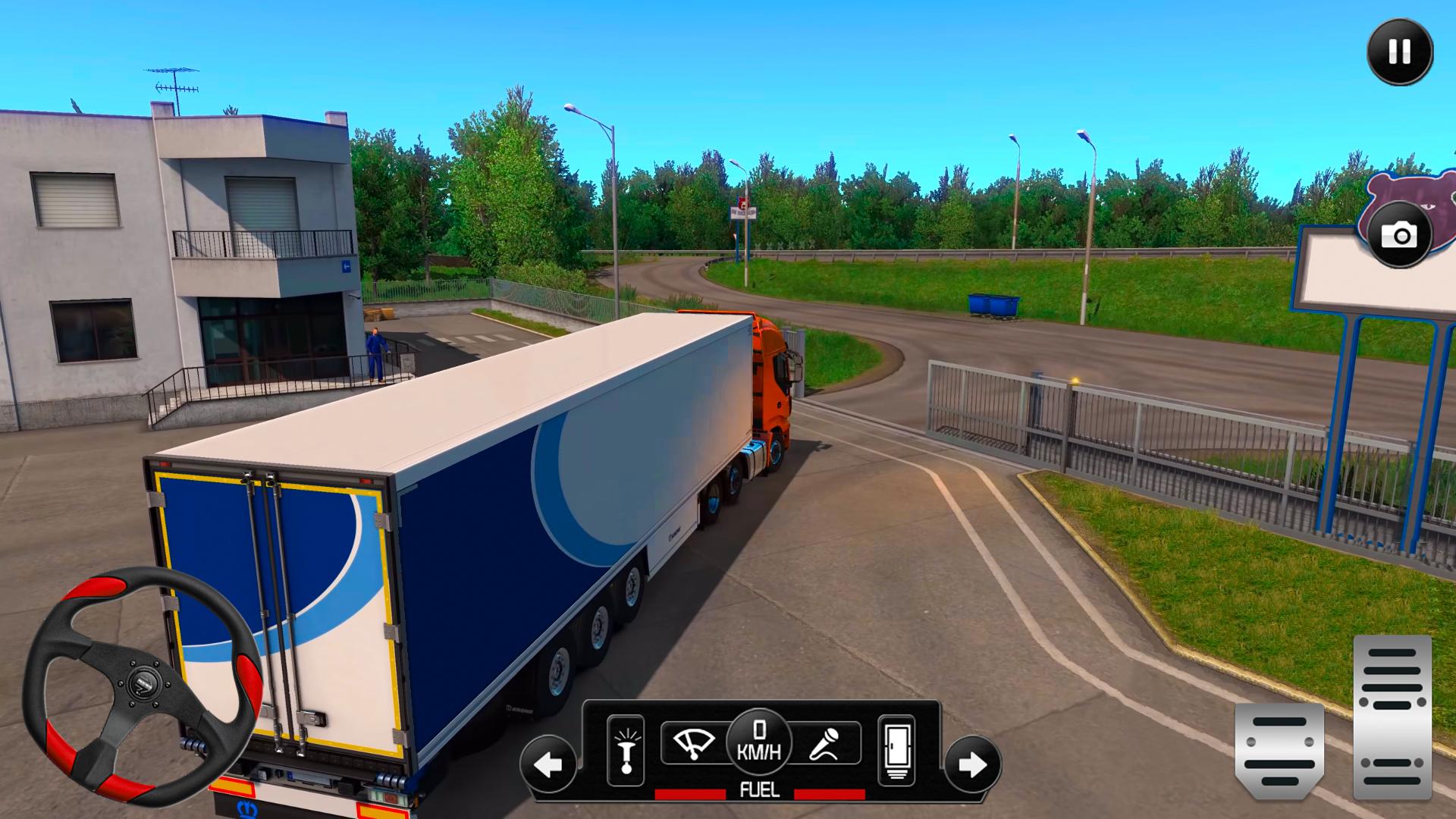Screen dimensions: 1456x819
Task: Sound the horn microphone icon
Action: tap(826, 742)
